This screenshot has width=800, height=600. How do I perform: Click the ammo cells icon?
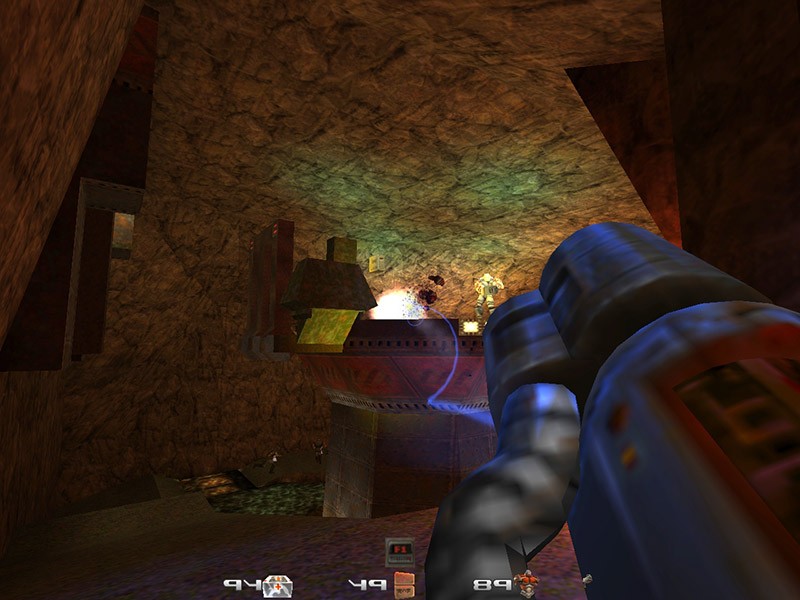point(403,584)
